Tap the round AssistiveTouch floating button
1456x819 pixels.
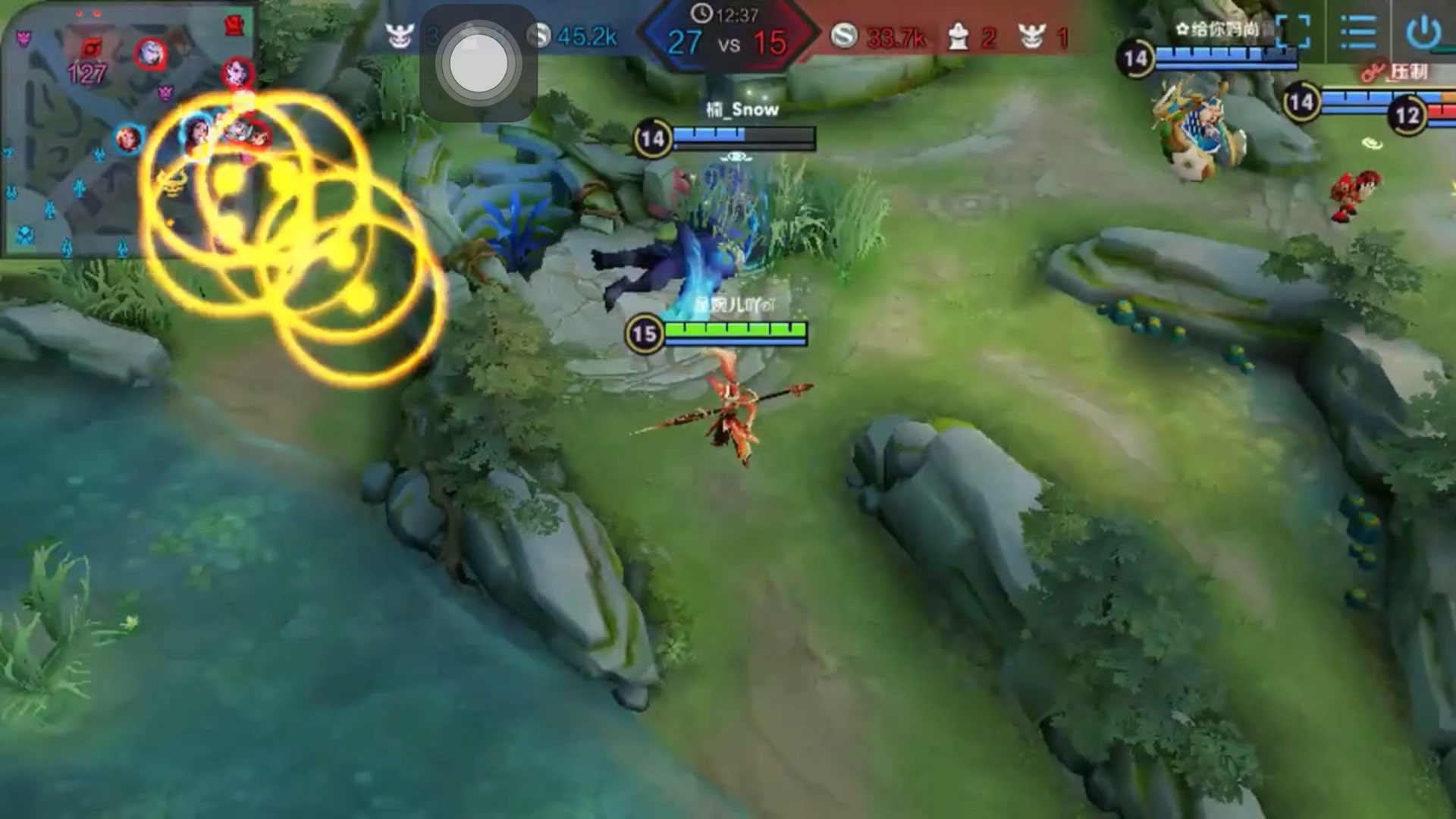click(479, 64)
